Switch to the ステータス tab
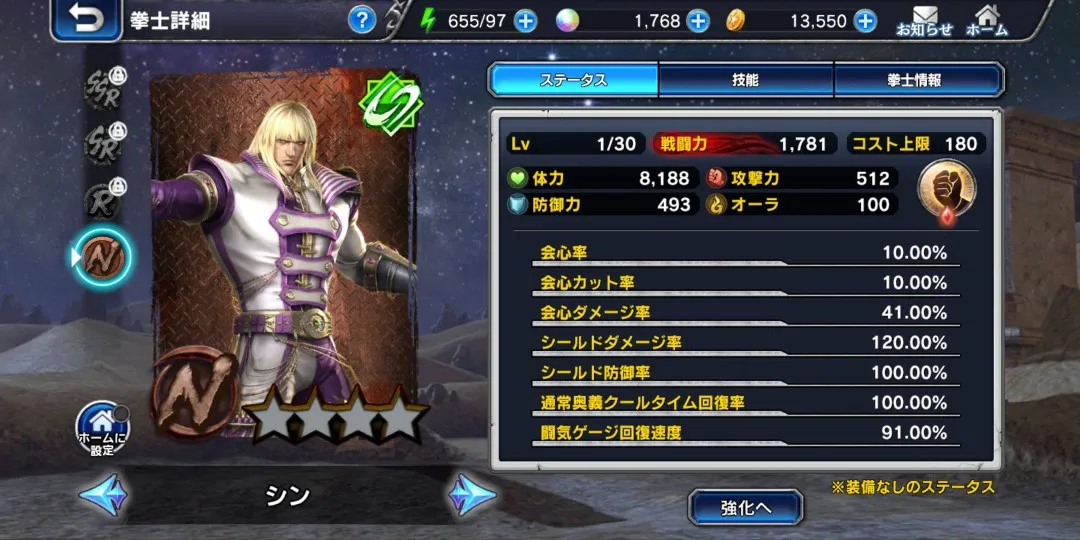Viewport: 1080px width, 540px height. point(573,80)
